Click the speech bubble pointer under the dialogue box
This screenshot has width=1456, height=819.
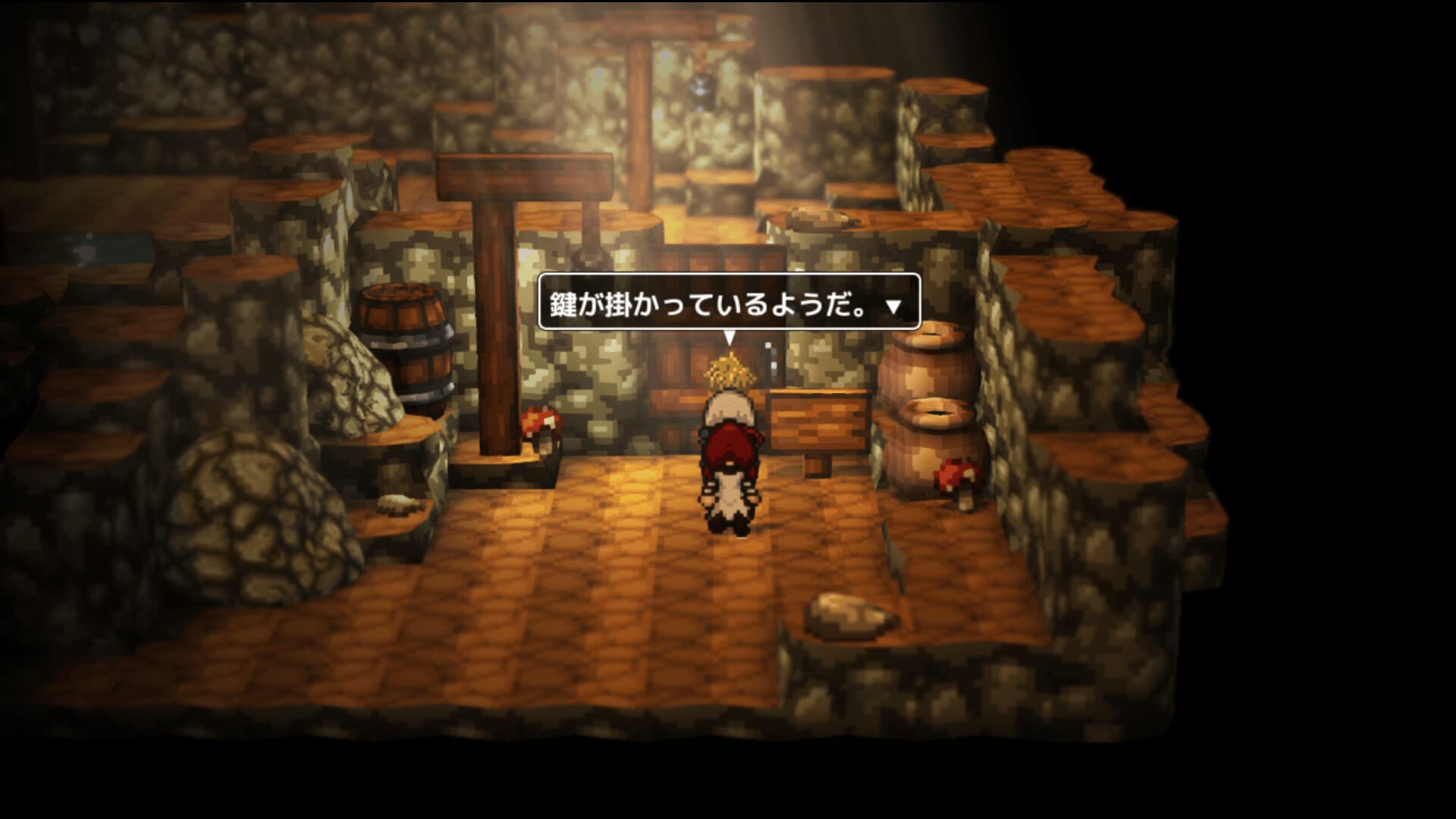coord(730,334)
